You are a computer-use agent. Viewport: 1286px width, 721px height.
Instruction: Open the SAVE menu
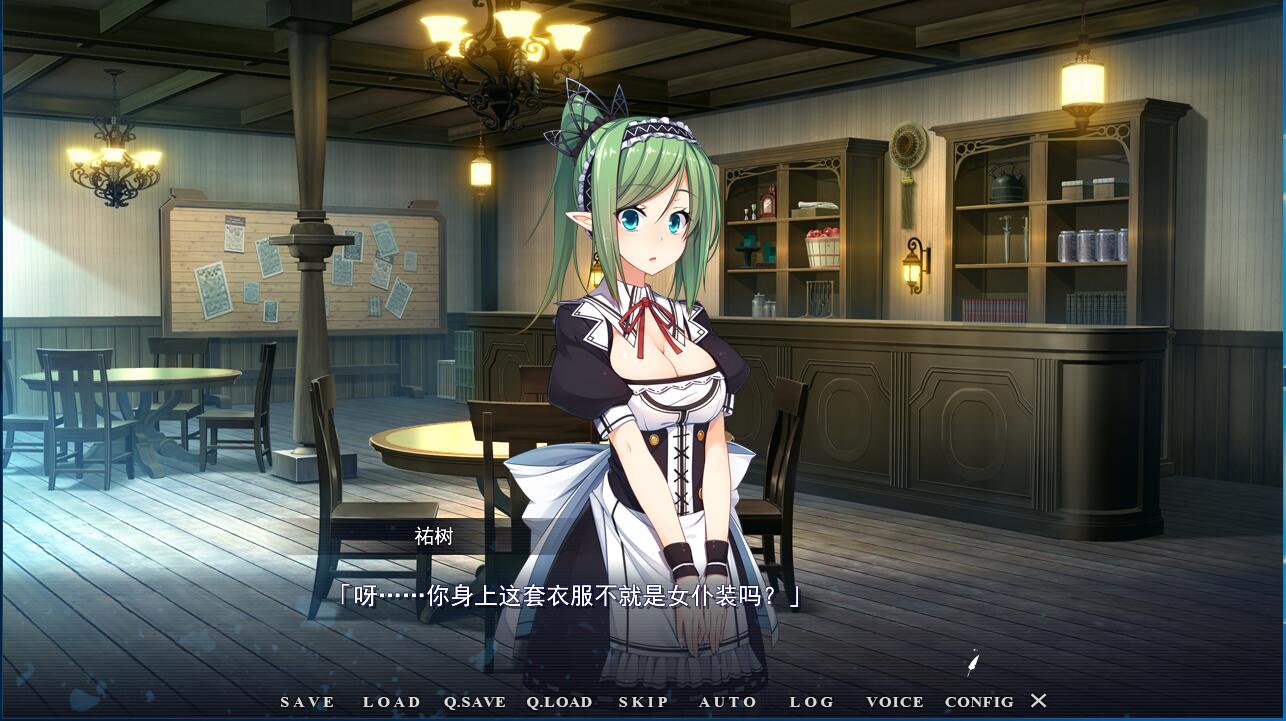(308, 702)
